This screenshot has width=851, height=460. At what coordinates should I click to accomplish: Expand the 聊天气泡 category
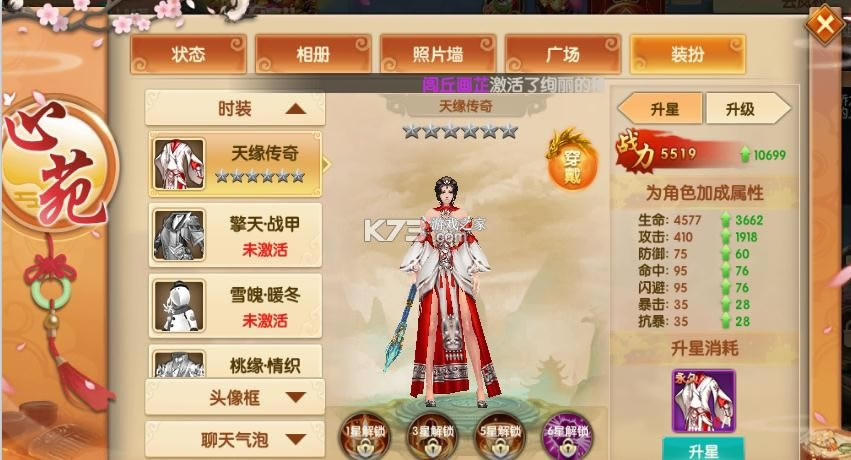click(236, 438)
